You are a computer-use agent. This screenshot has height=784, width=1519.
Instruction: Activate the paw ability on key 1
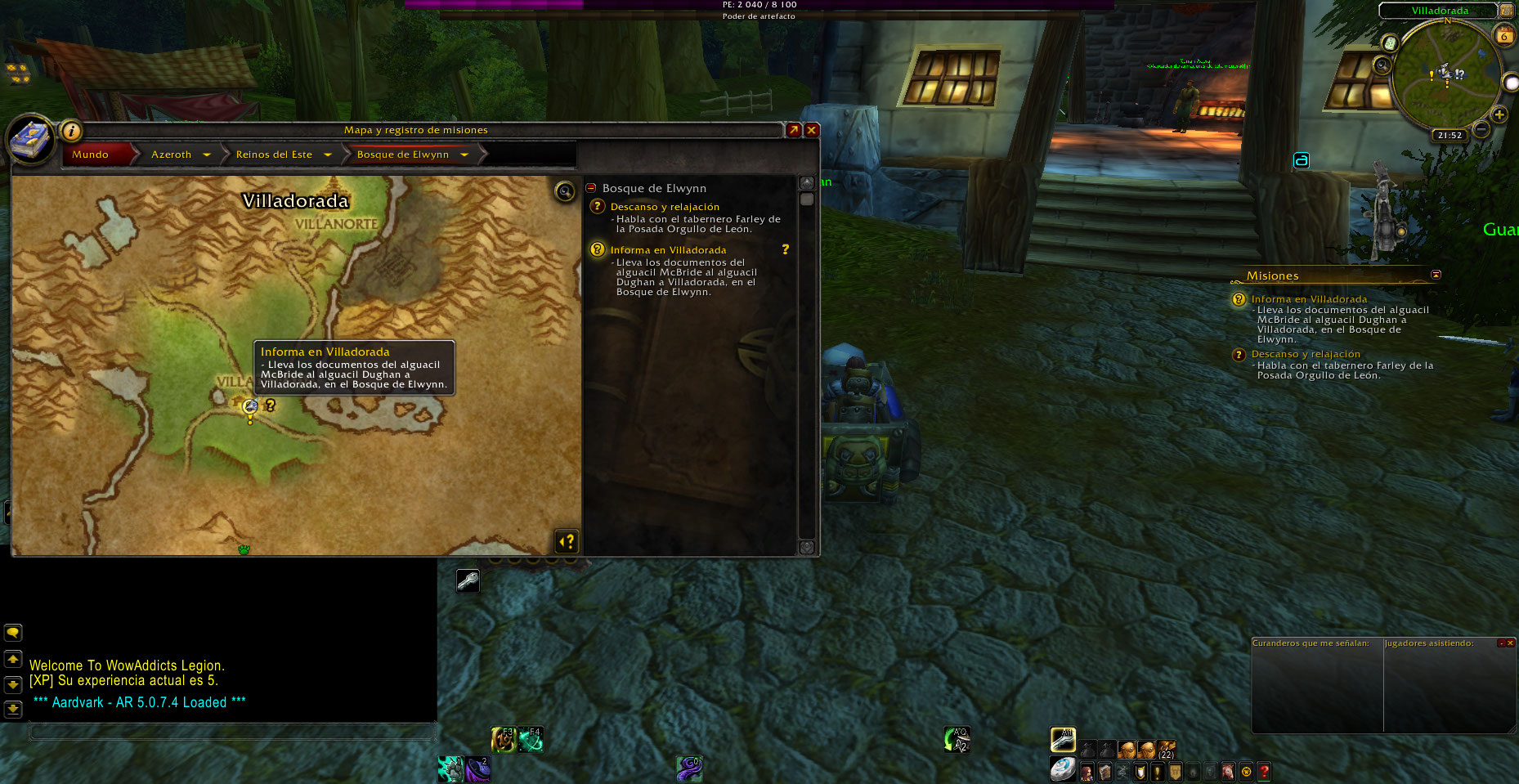(450, 768)
